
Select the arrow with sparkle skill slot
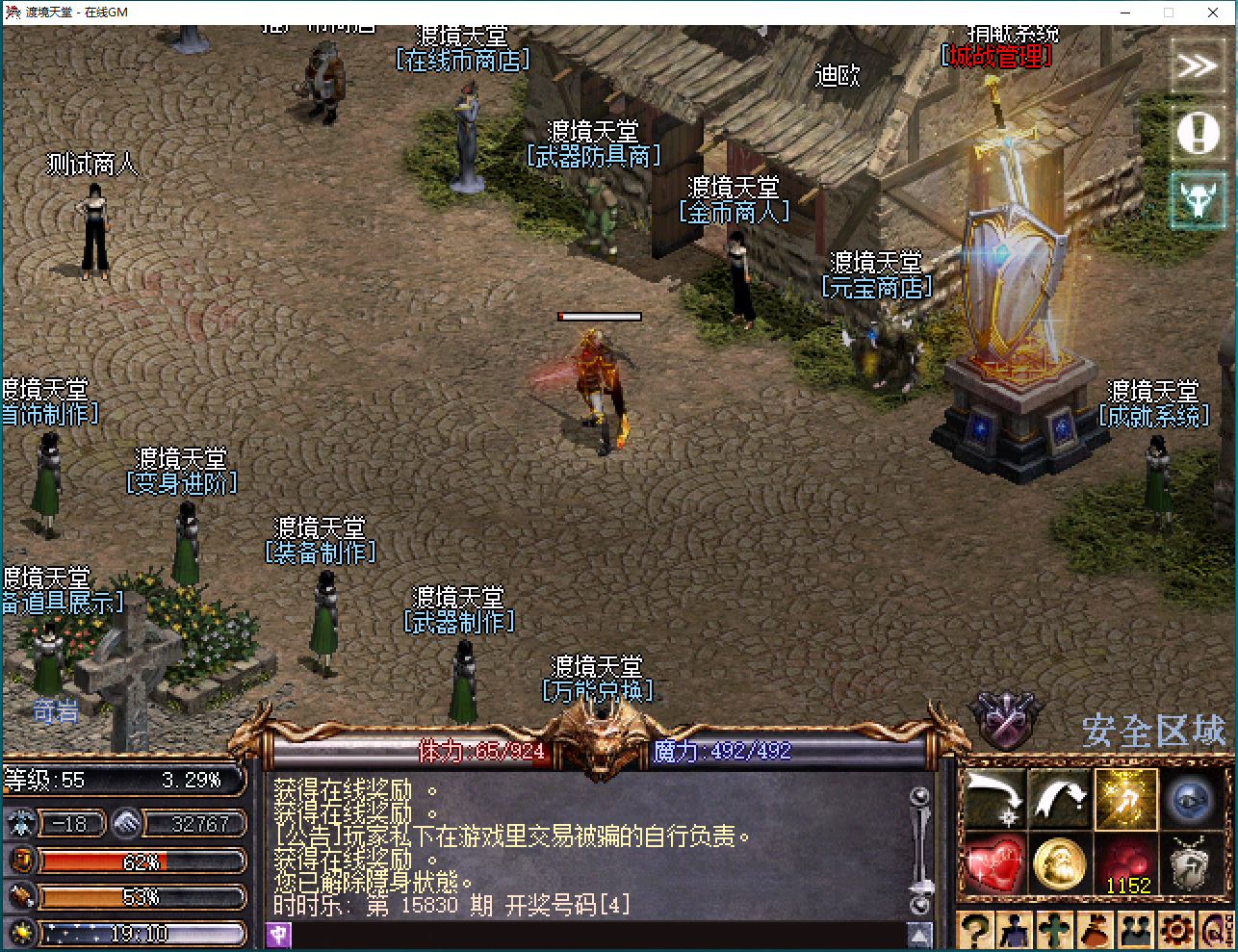tap(994, 799)
